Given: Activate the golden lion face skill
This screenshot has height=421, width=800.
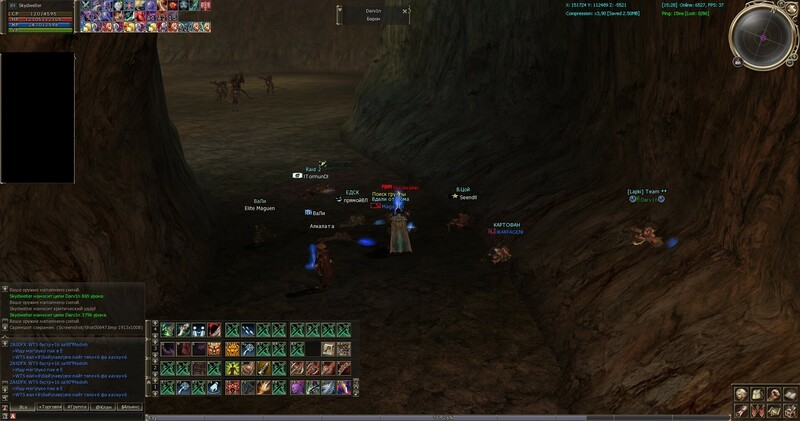Looking at the screenshot, I should pyautogui.click(x=233, y=348).
